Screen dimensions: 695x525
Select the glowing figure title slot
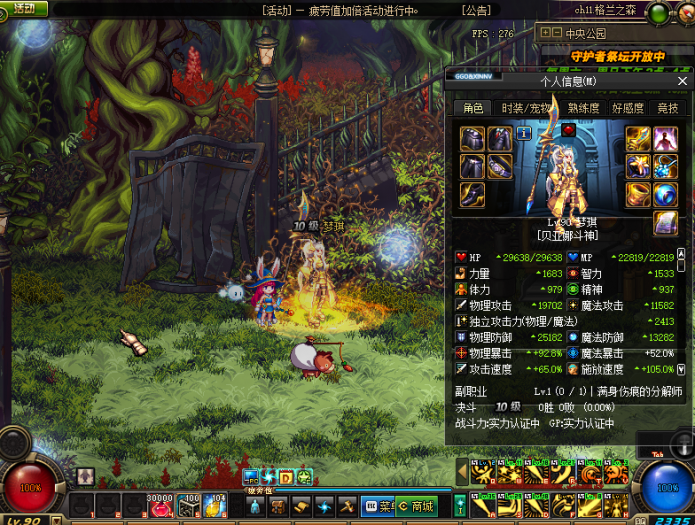666,138
